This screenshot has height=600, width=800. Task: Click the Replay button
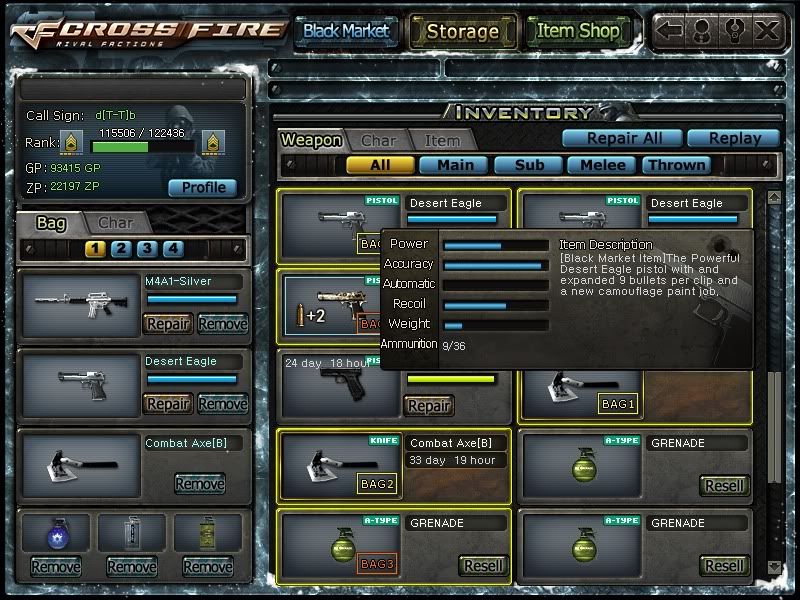tap(735, 139)
